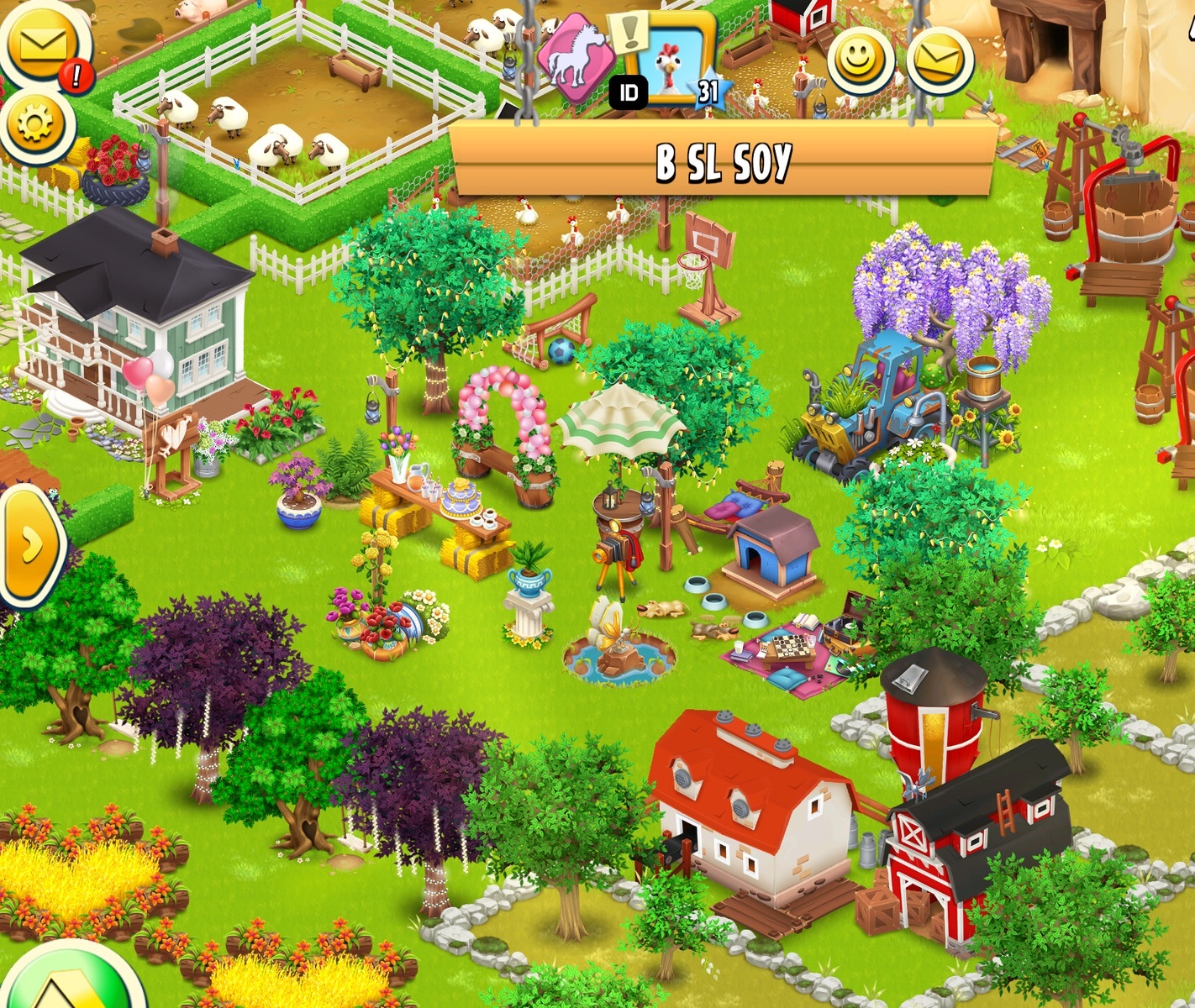This screenshot has height=1008, width=1195.
Task: Open the mailbox with the red alert
Action: 42,44
